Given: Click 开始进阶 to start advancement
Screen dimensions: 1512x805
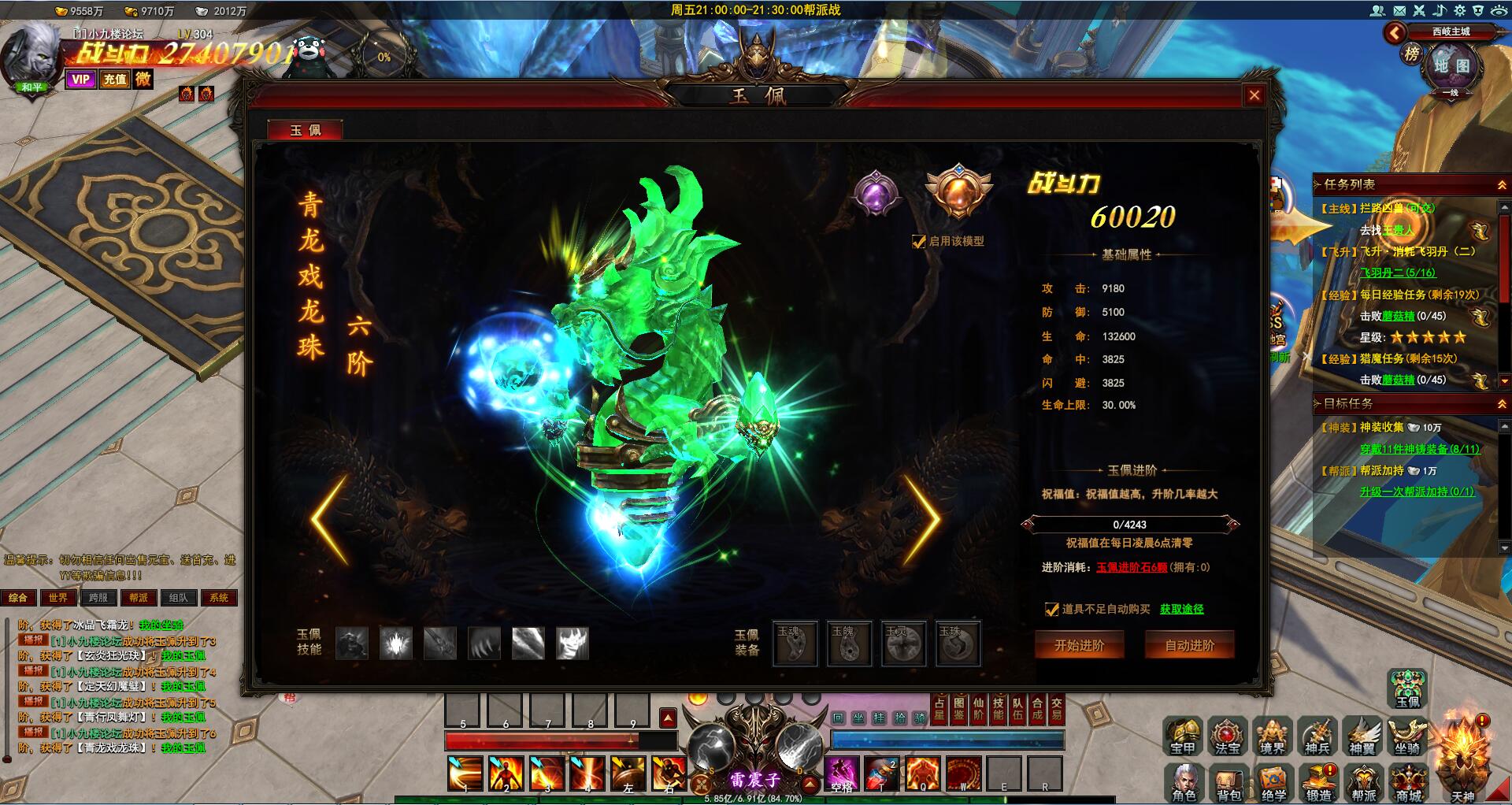Looking at the screenshot, I should [x=1079, y=645].
